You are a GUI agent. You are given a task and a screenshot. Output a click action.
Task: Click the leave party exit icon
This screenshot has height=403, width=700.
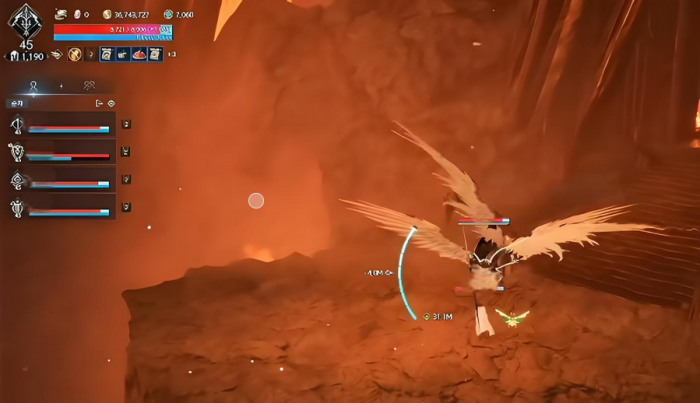pos(99,103)
